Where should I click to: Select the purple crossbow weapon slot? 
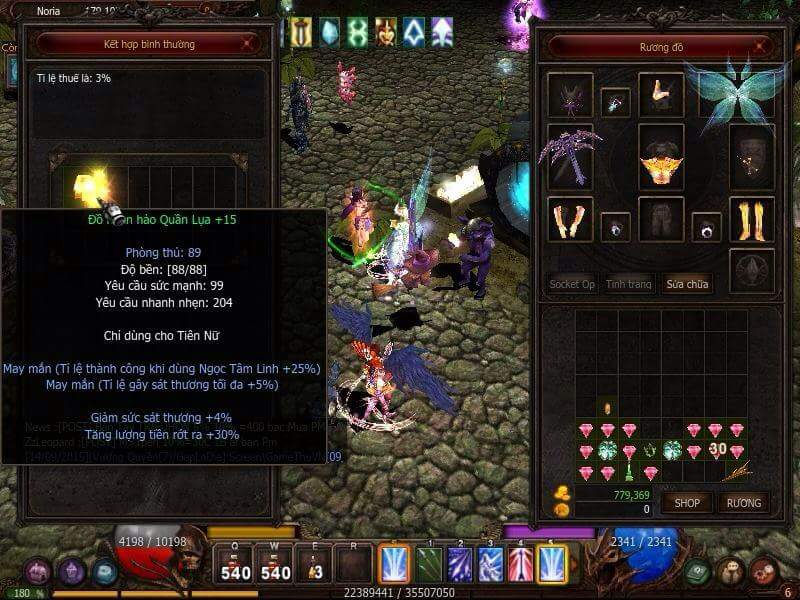pos(570,156)
